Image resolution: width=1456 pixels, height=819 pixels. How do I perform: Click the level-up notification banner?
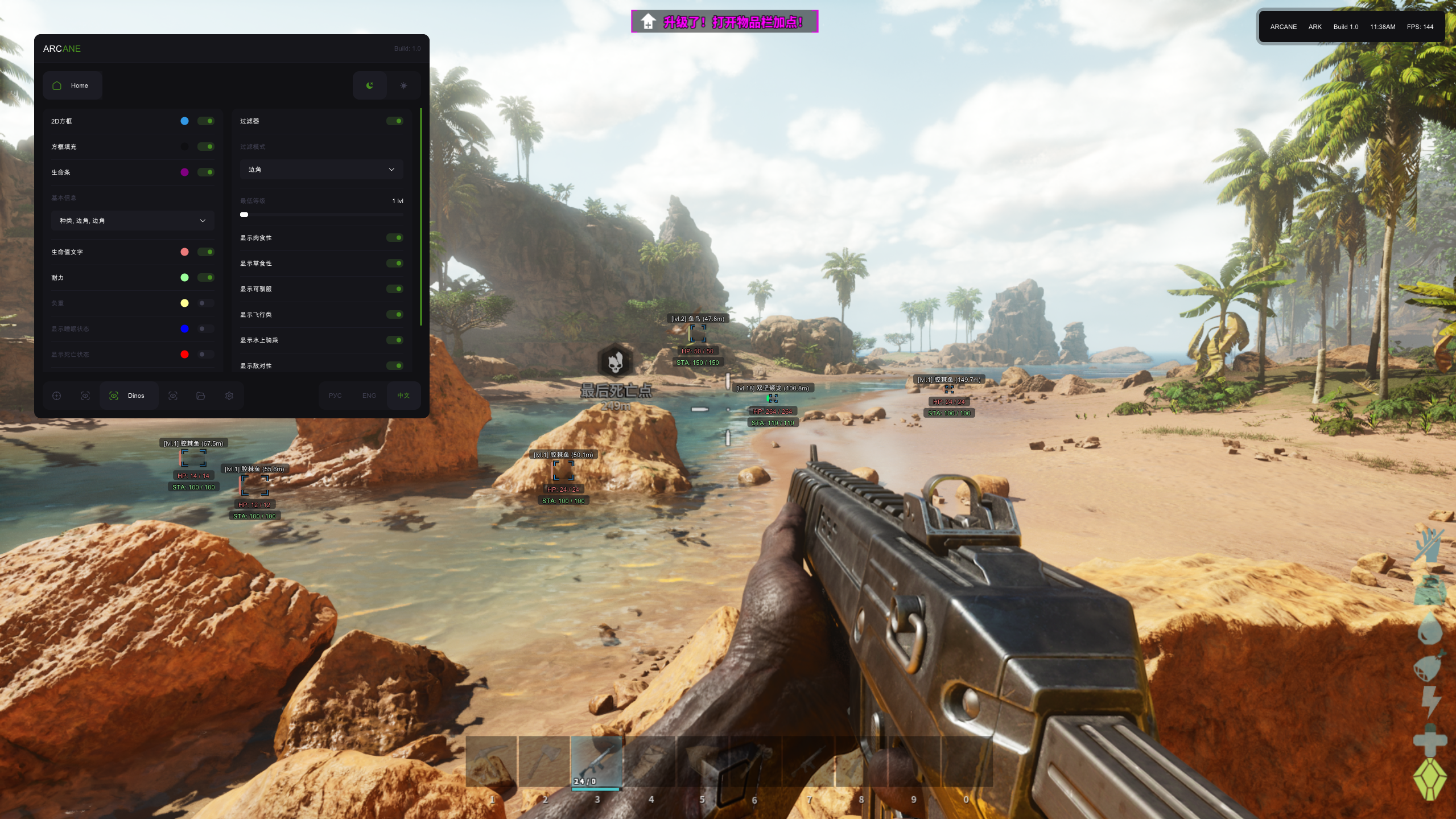point(724,22)
